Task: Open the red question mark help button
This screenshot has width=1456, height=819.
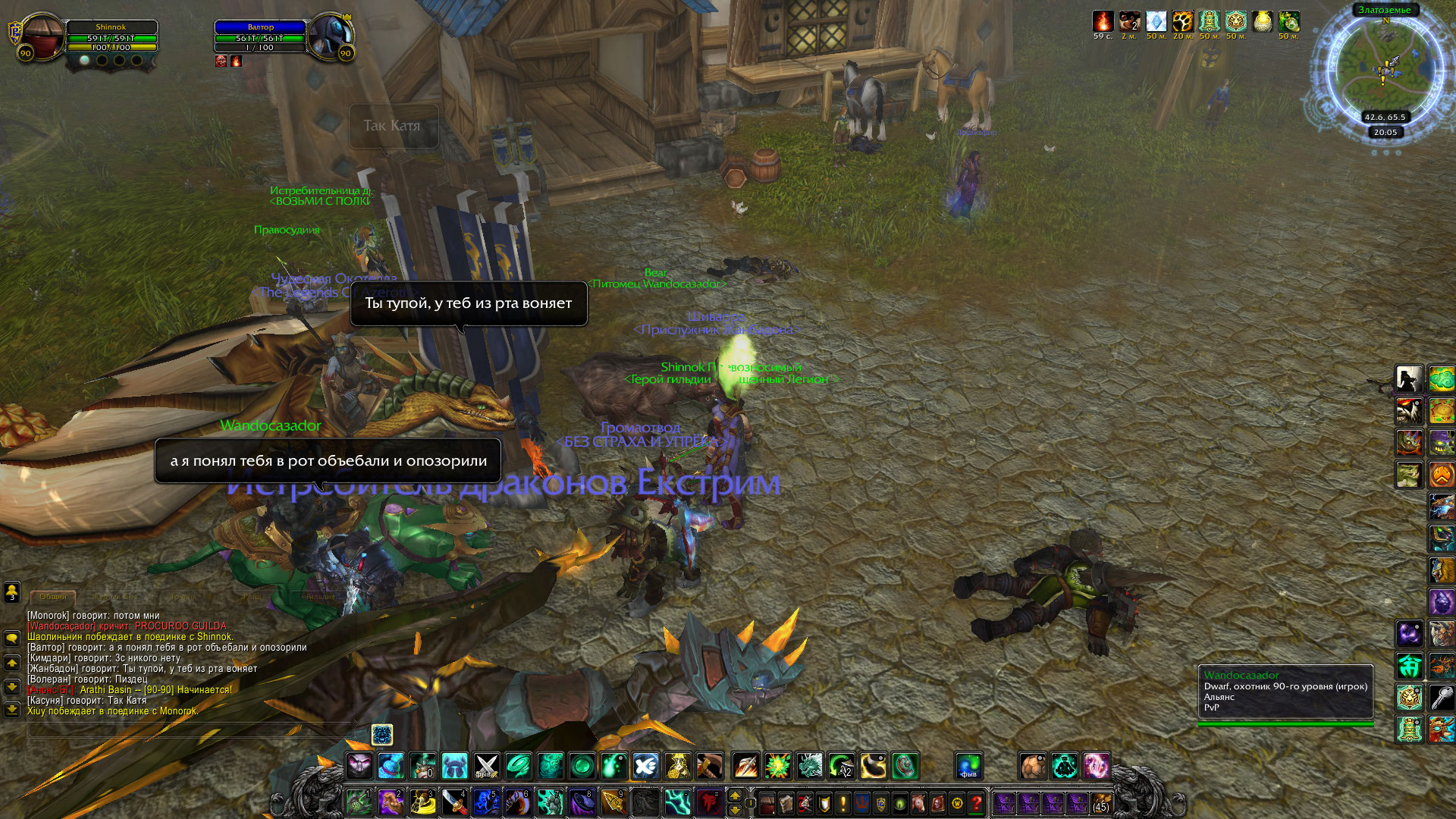Action: click(976, 802)
